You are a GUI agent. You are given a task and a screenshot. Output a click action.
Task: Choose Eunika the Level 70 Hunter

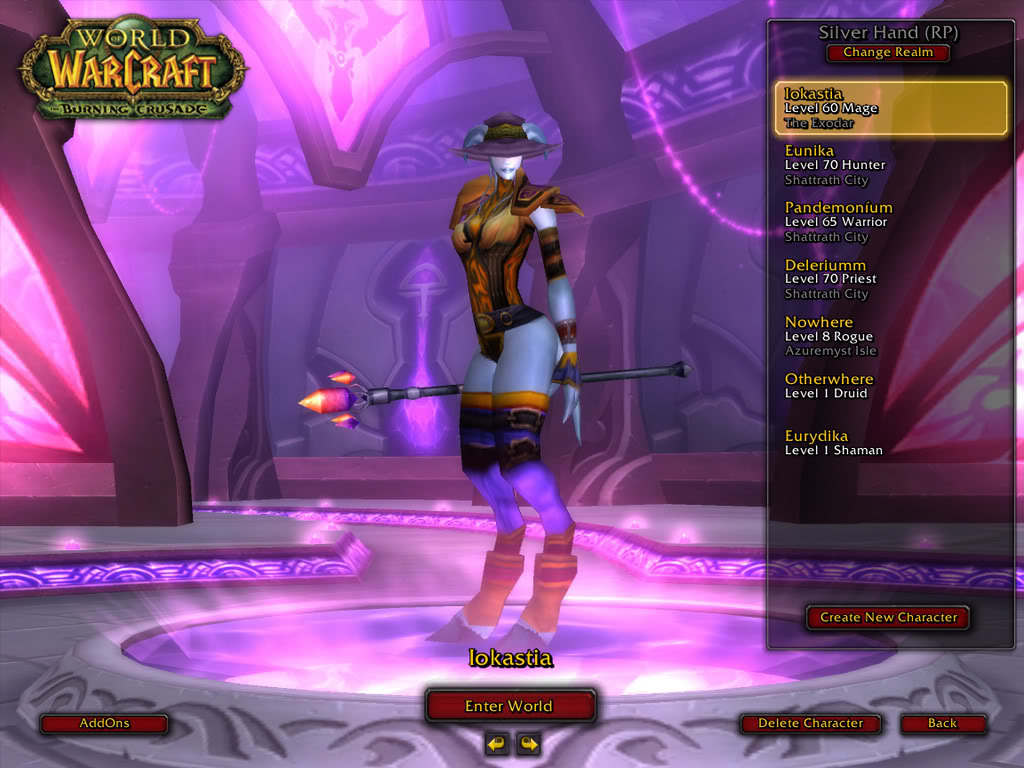(x=890, y=166)
